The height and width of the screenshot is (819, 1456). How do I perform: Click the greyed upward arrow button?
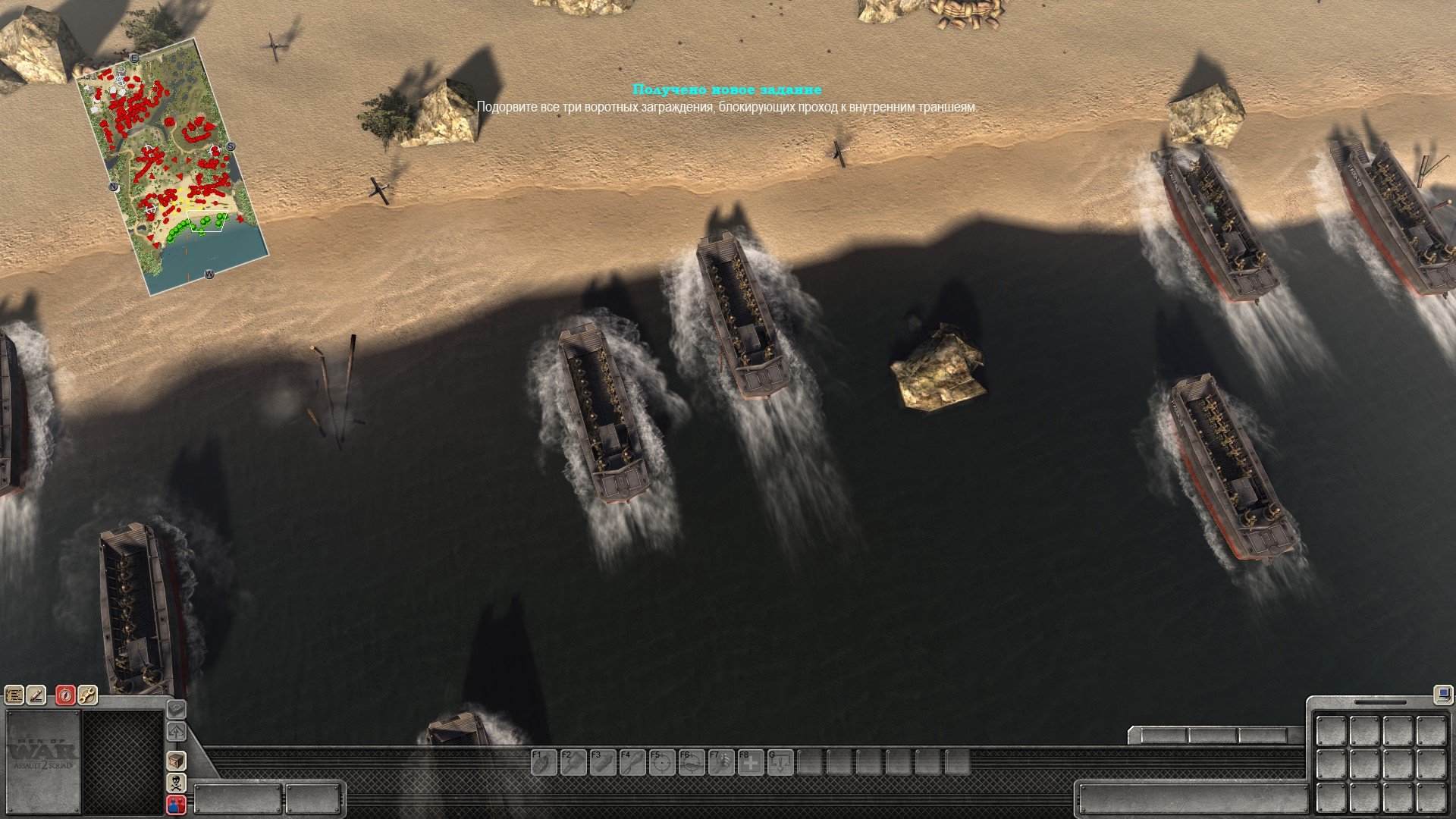(176, 733)
